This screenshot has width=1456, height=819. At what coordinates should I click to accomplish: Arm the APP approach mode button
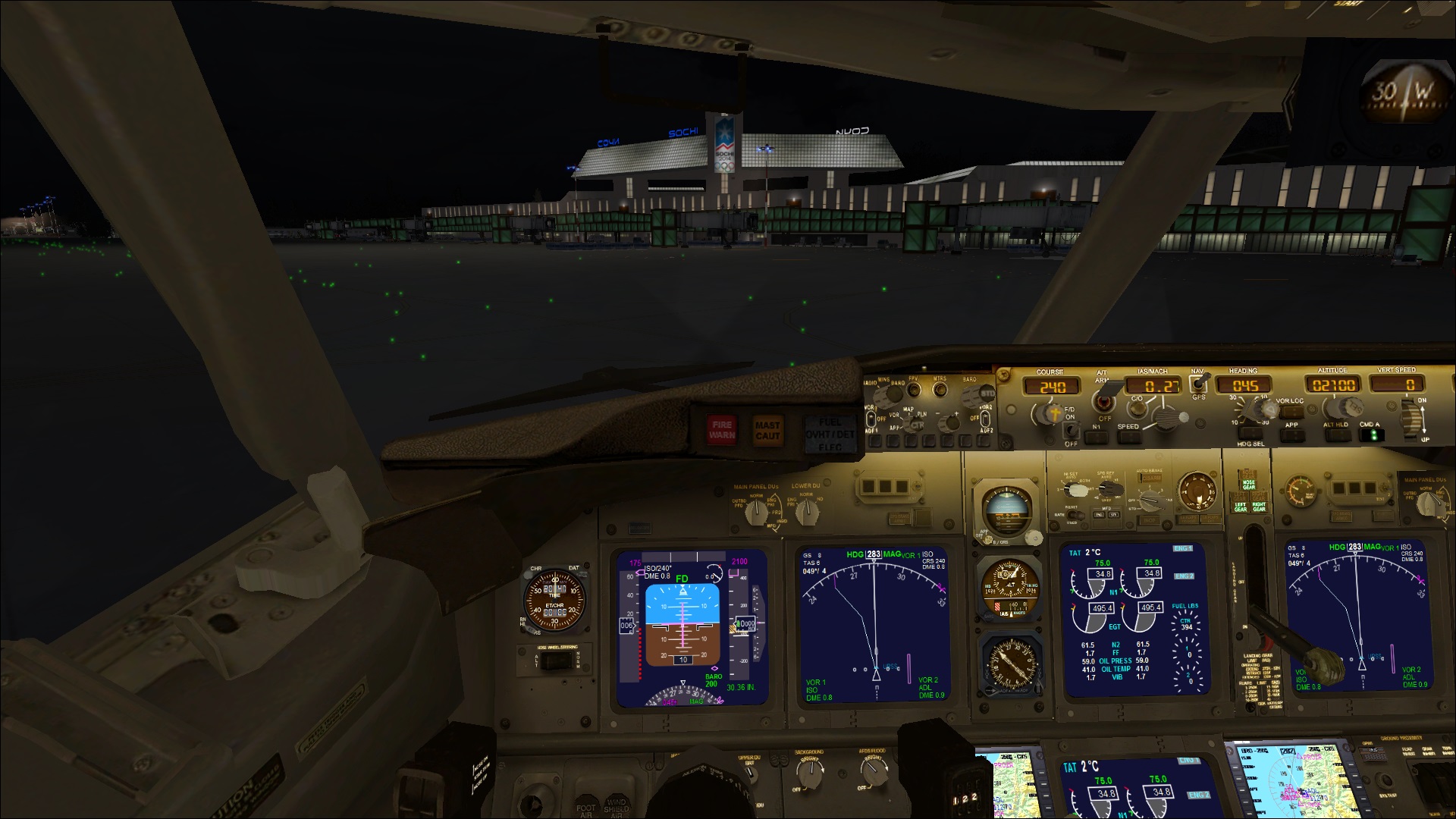[1291, 435]
